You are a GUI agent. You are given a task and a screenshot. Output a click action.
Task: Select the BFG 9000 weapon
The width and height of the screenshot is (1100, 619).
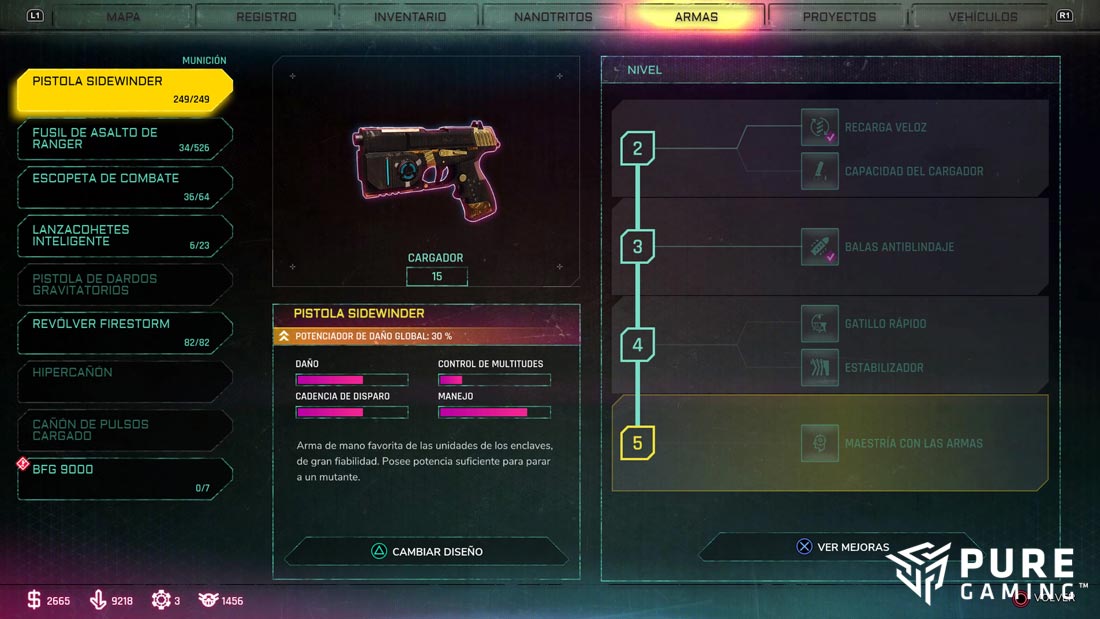tap(125, 478)
